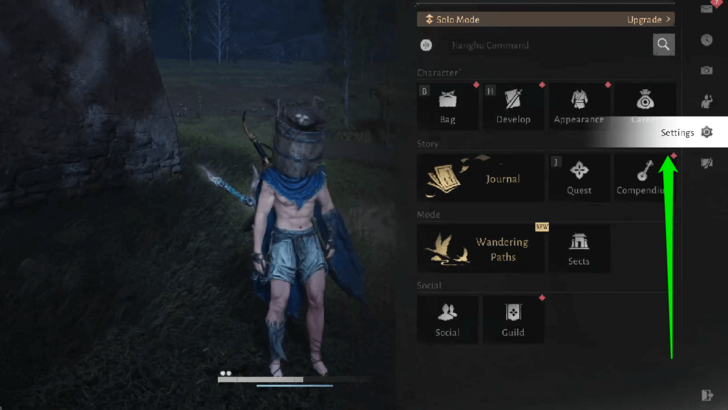Open the Quest log
This screenshot has height=410, width=728.
click(578, 177)
